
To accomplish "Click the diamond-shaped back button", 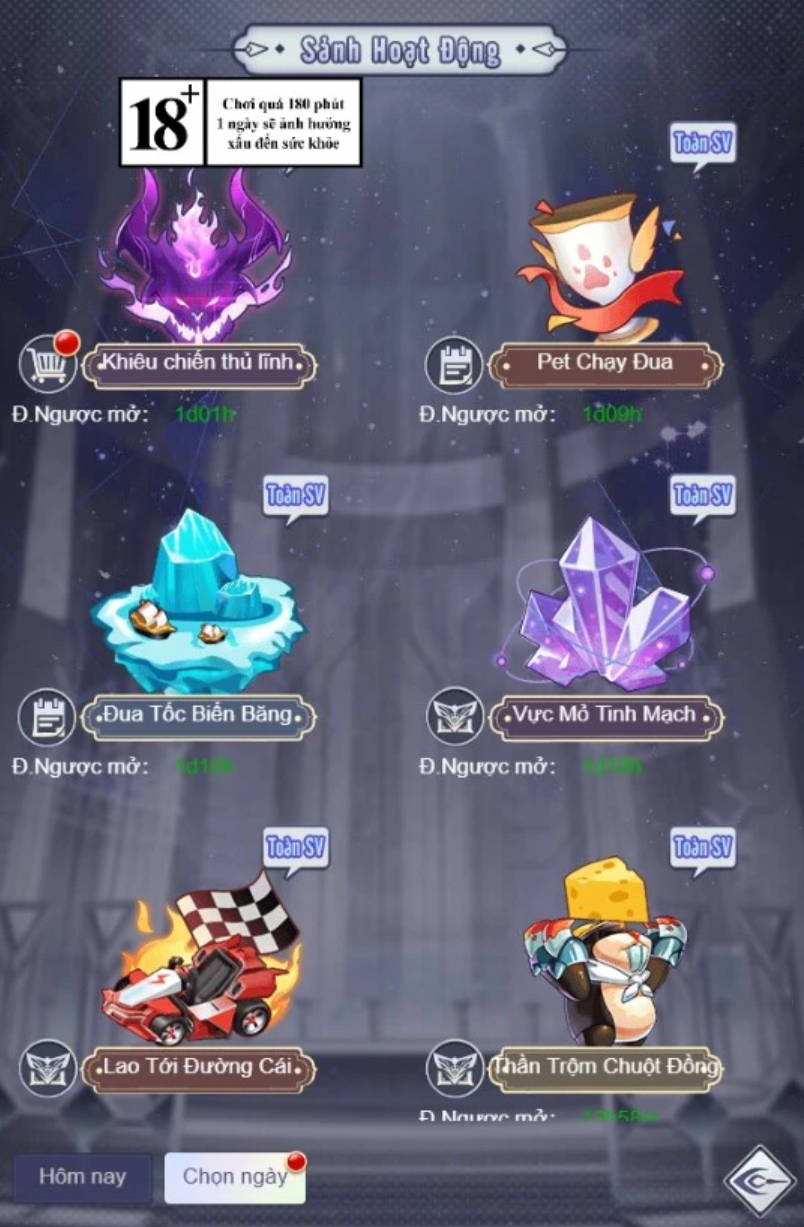I will pos(759,1181).
